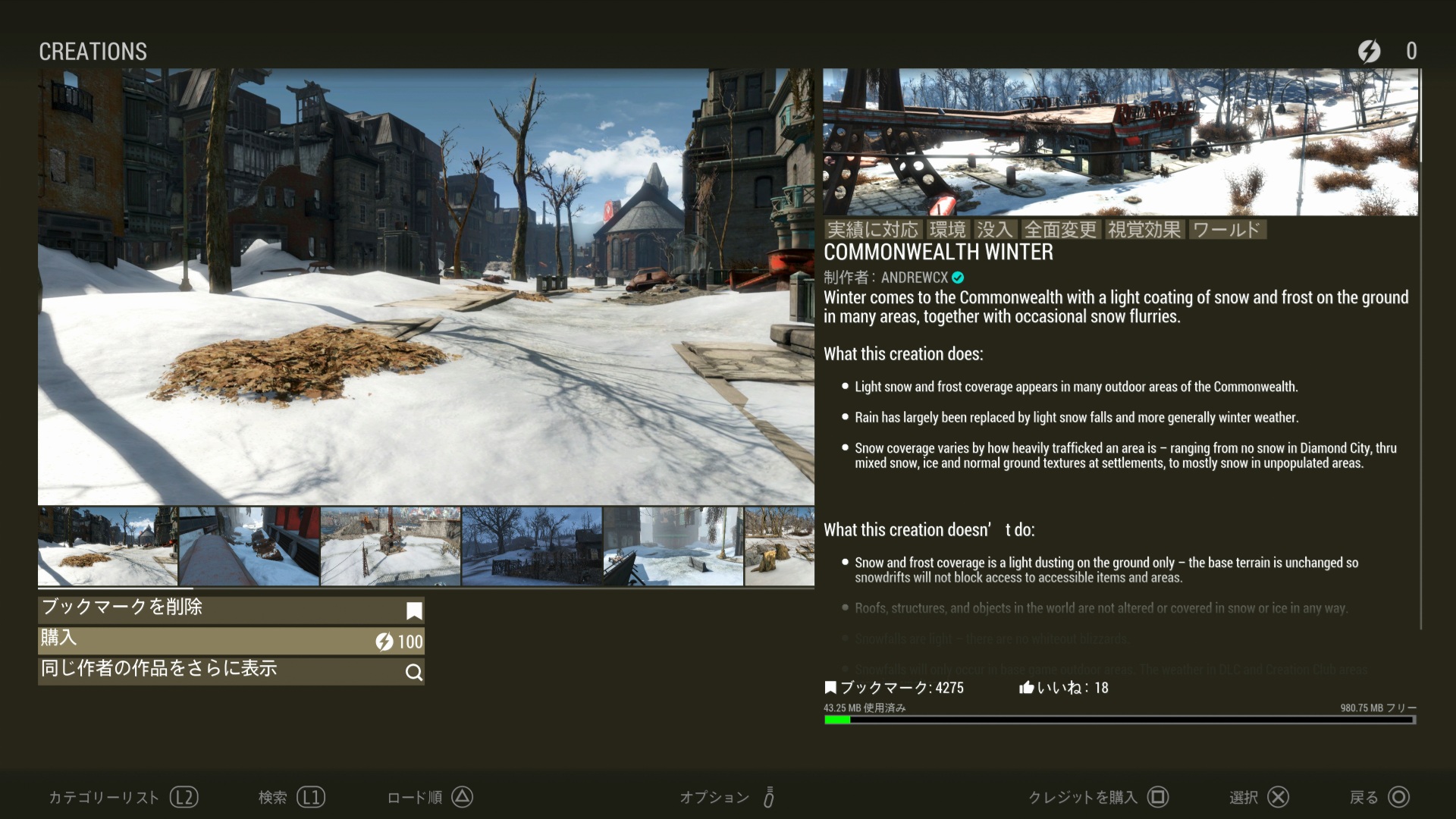
Task: Select the 没入 tag
Action: click(x=994, y=230)
